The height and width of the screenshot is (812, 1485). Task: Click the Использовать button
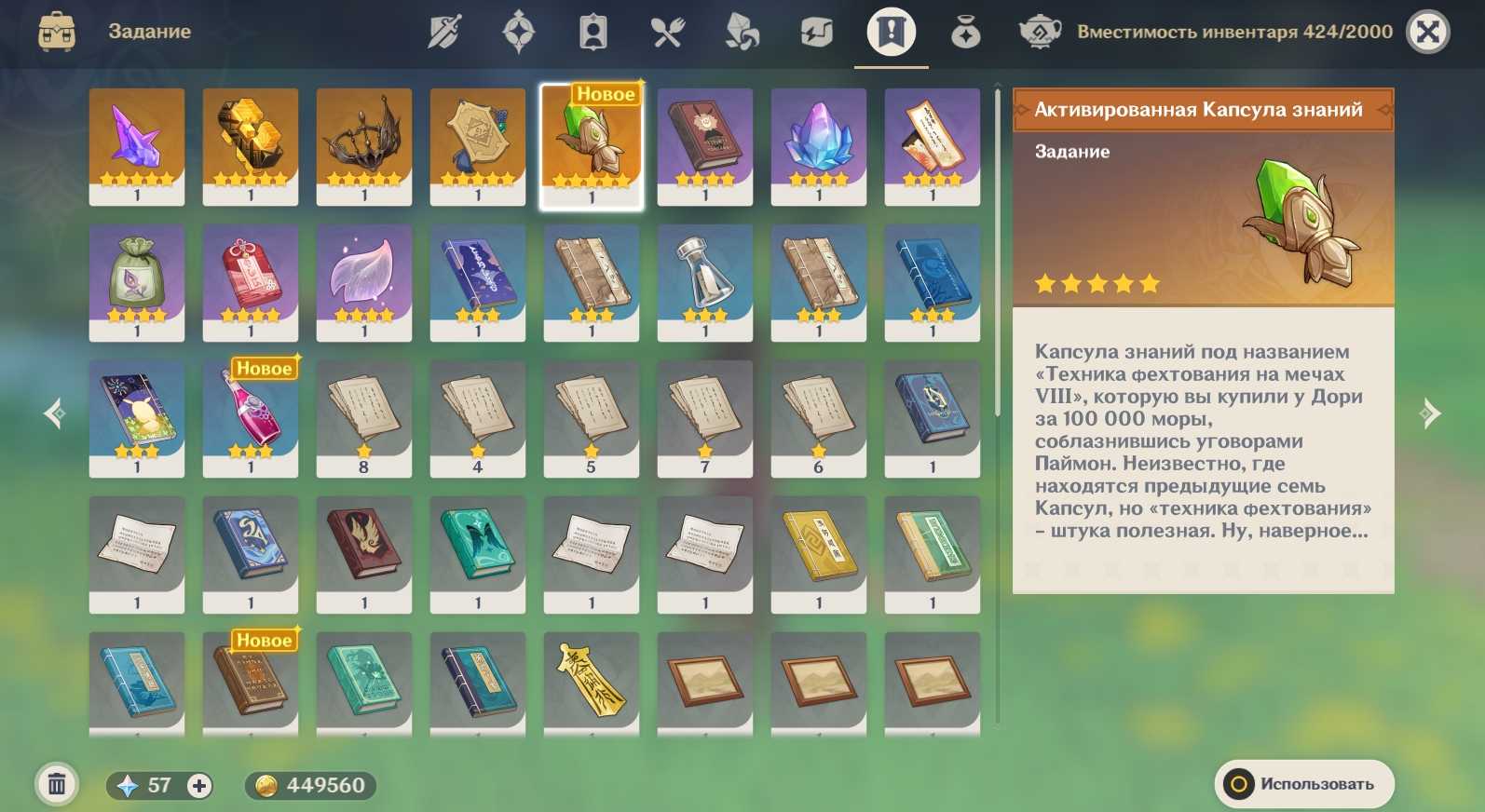click(x=1303, y=784)
